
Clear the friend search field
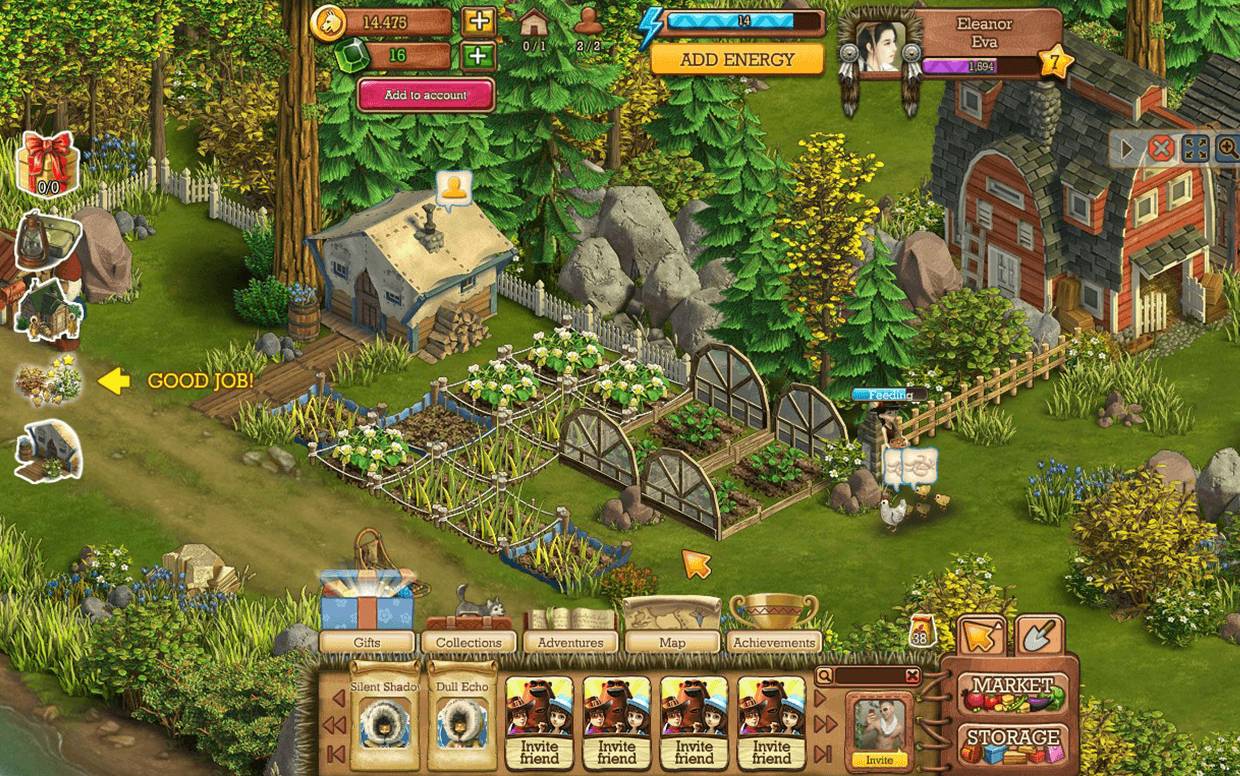912,676
